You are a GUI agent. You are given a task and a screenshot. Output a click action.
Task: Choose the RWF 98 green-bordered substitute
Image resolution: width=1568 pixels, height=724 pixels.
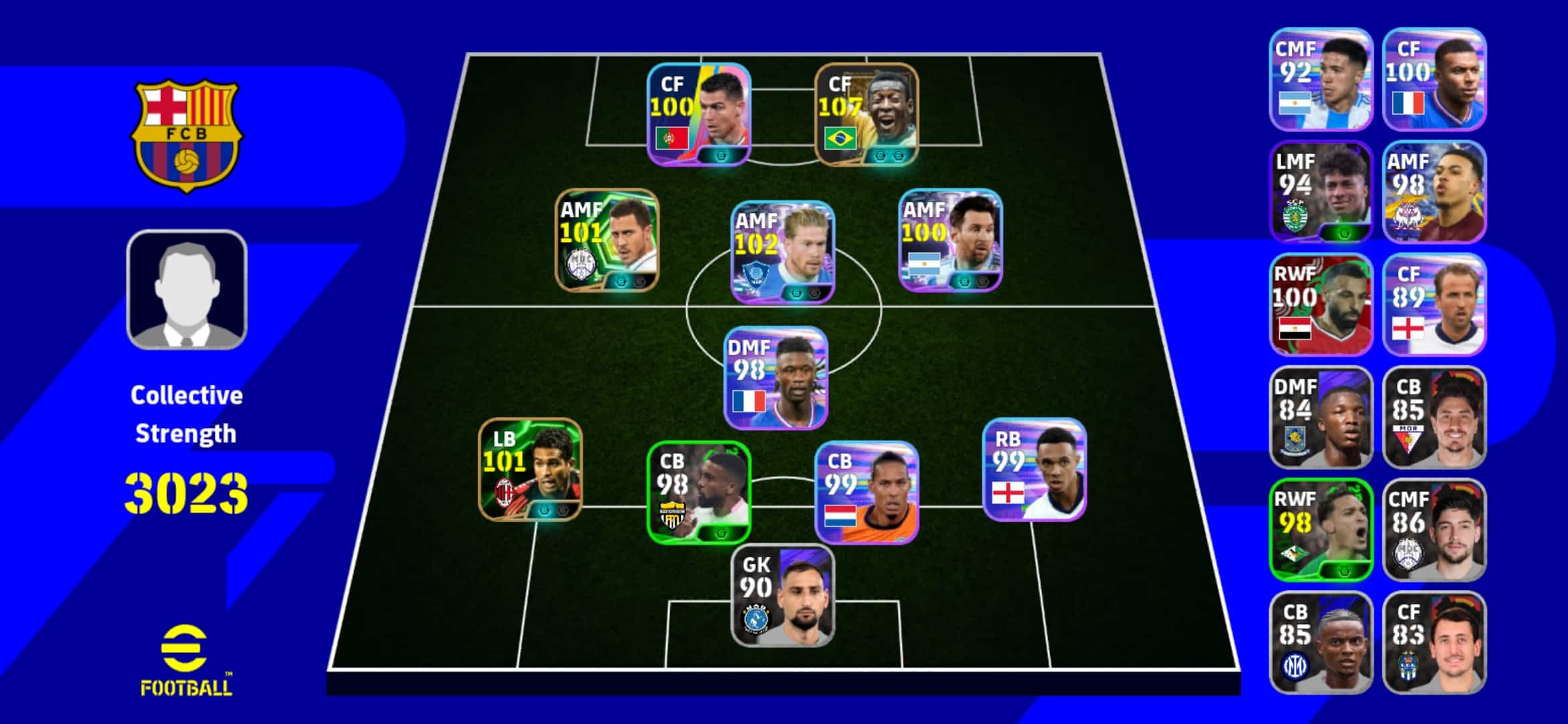[1321, 530]
